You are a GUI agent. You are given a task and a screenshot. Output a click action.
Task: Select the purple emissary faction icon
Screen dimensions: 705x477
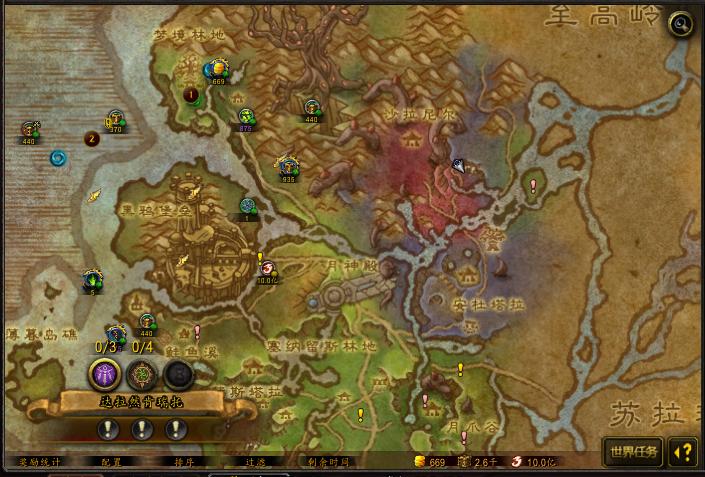click(106, 374)
